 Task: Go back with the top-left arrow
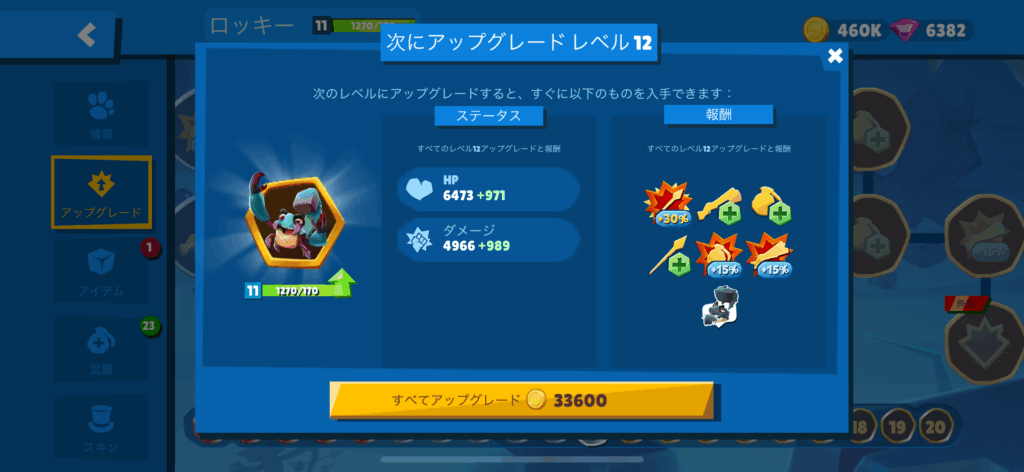tap(87, 35)
